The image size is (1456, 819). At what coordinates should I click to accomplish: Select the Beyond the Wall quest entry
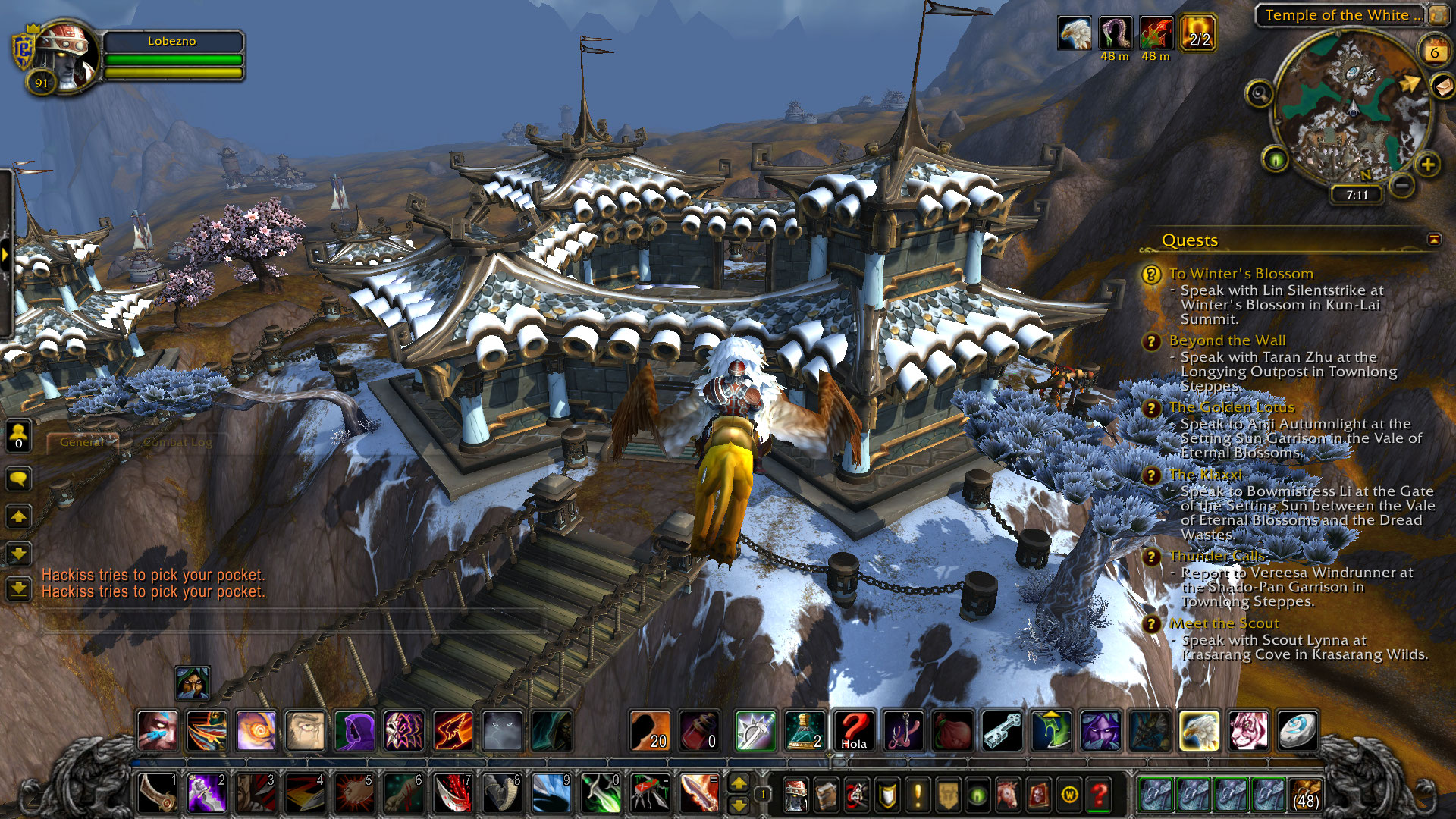pos(1227,340)
